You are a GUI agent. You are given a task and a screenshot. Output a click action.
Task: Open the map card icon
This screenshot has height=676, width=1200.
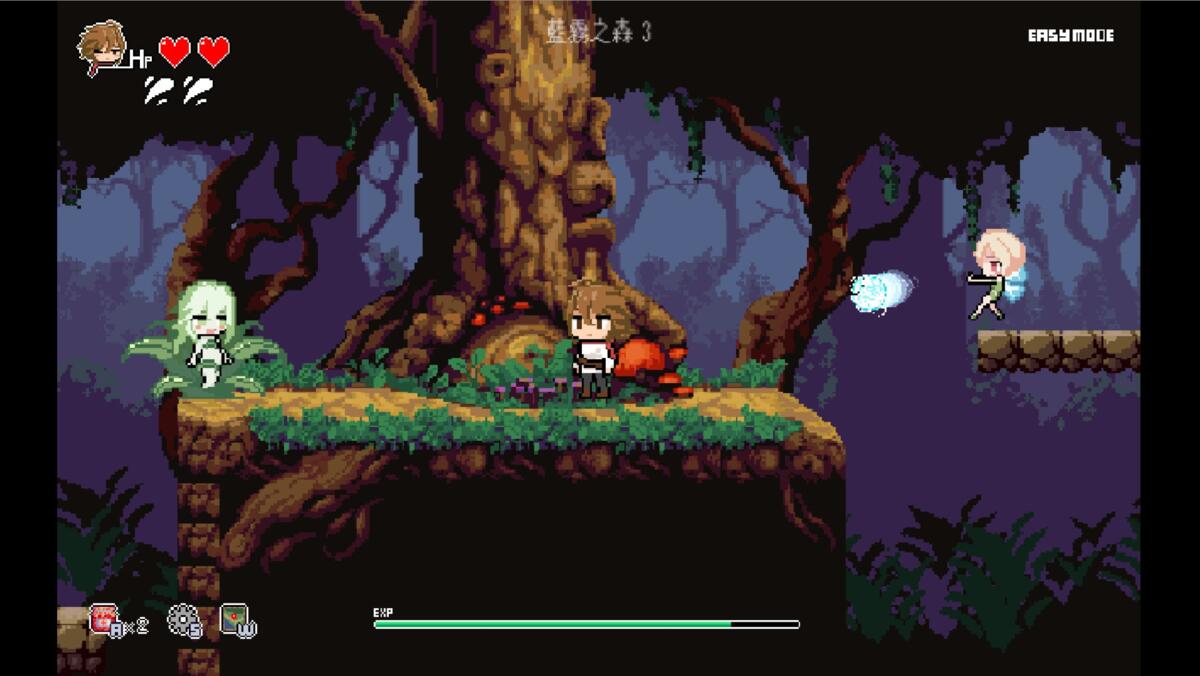tap(235, 618)
